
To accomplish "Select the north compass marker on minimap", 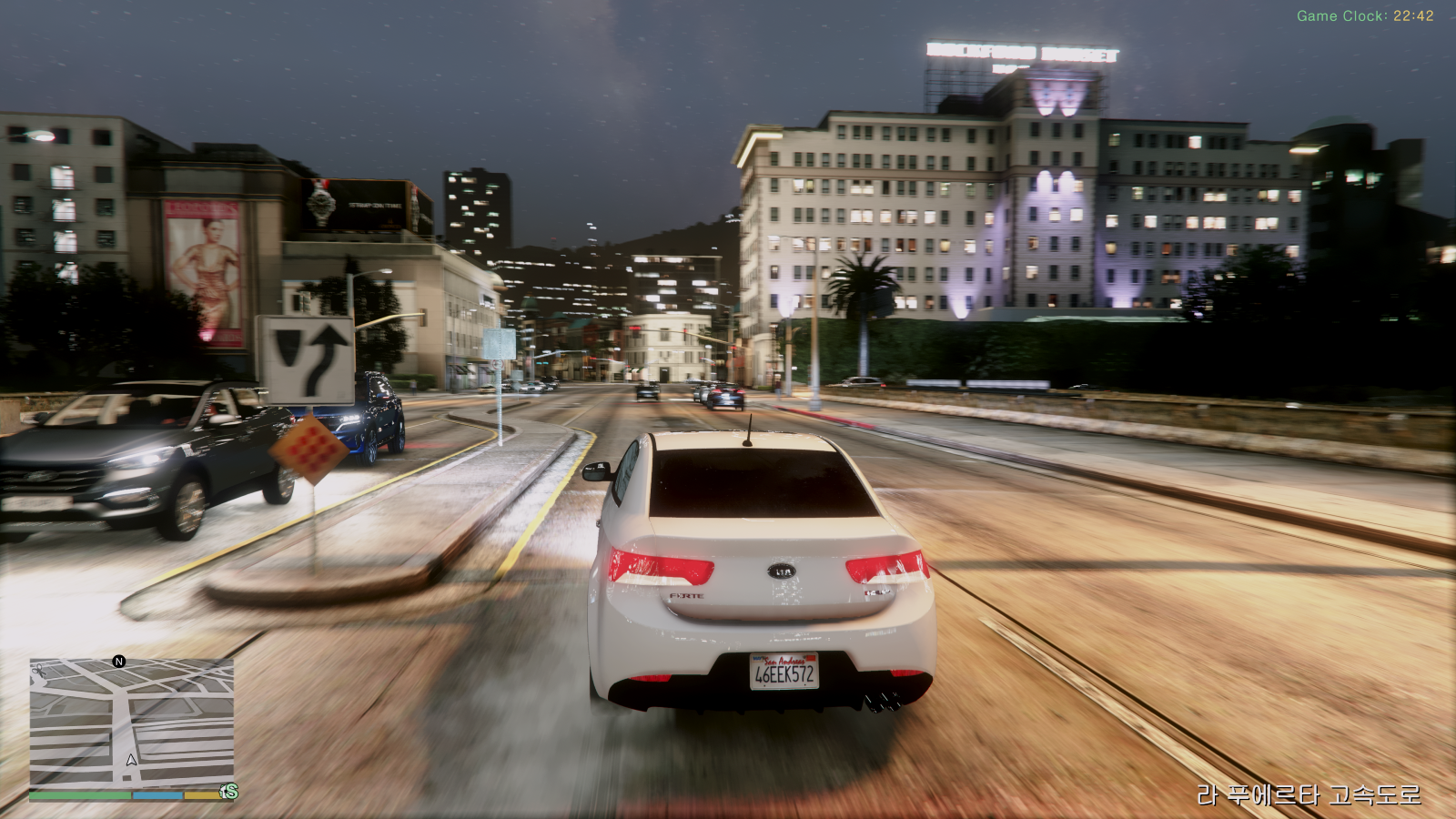I will click(x=119, y=662).
